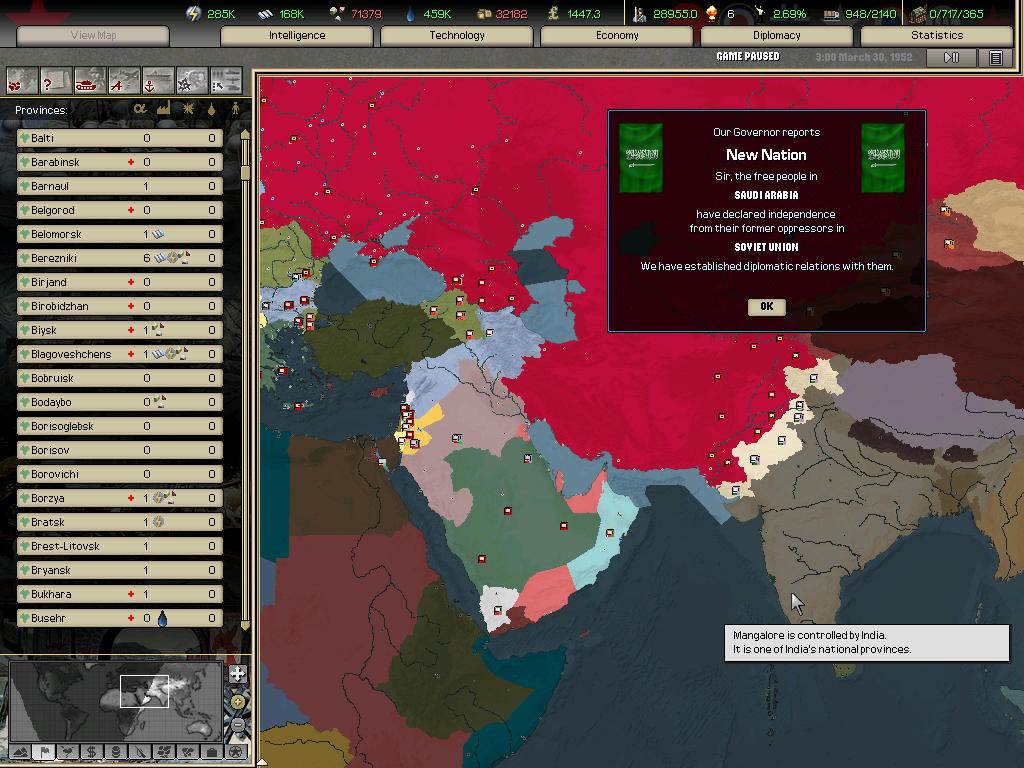Switch to the Technology tab
Image resolution: width=1024 pixels, height=768 pixels.
pyautogui.click(x=457, y=36)
